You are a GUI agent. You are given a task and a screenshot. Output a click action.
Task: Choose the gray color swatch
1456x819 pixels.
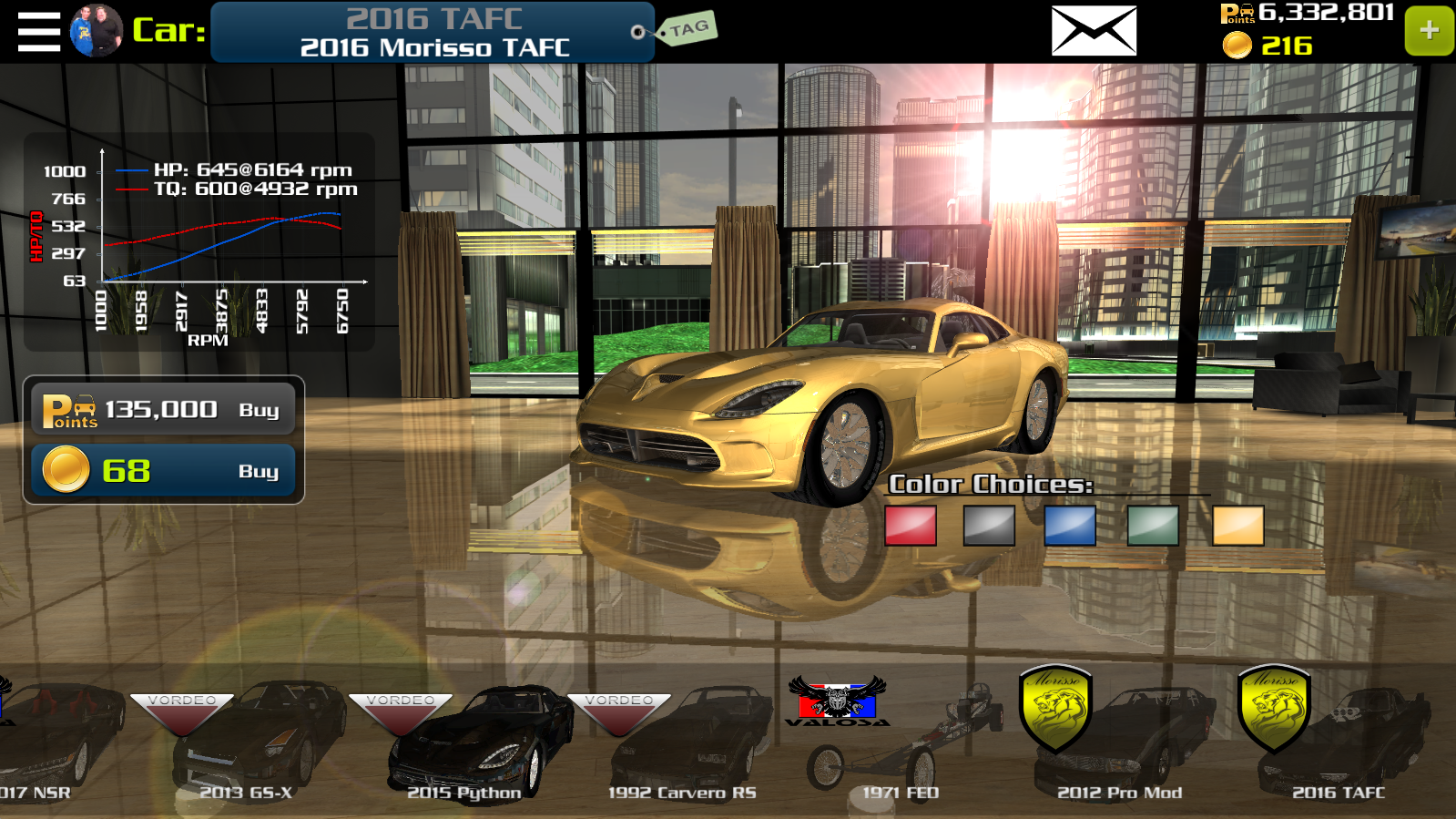point(989,526)
